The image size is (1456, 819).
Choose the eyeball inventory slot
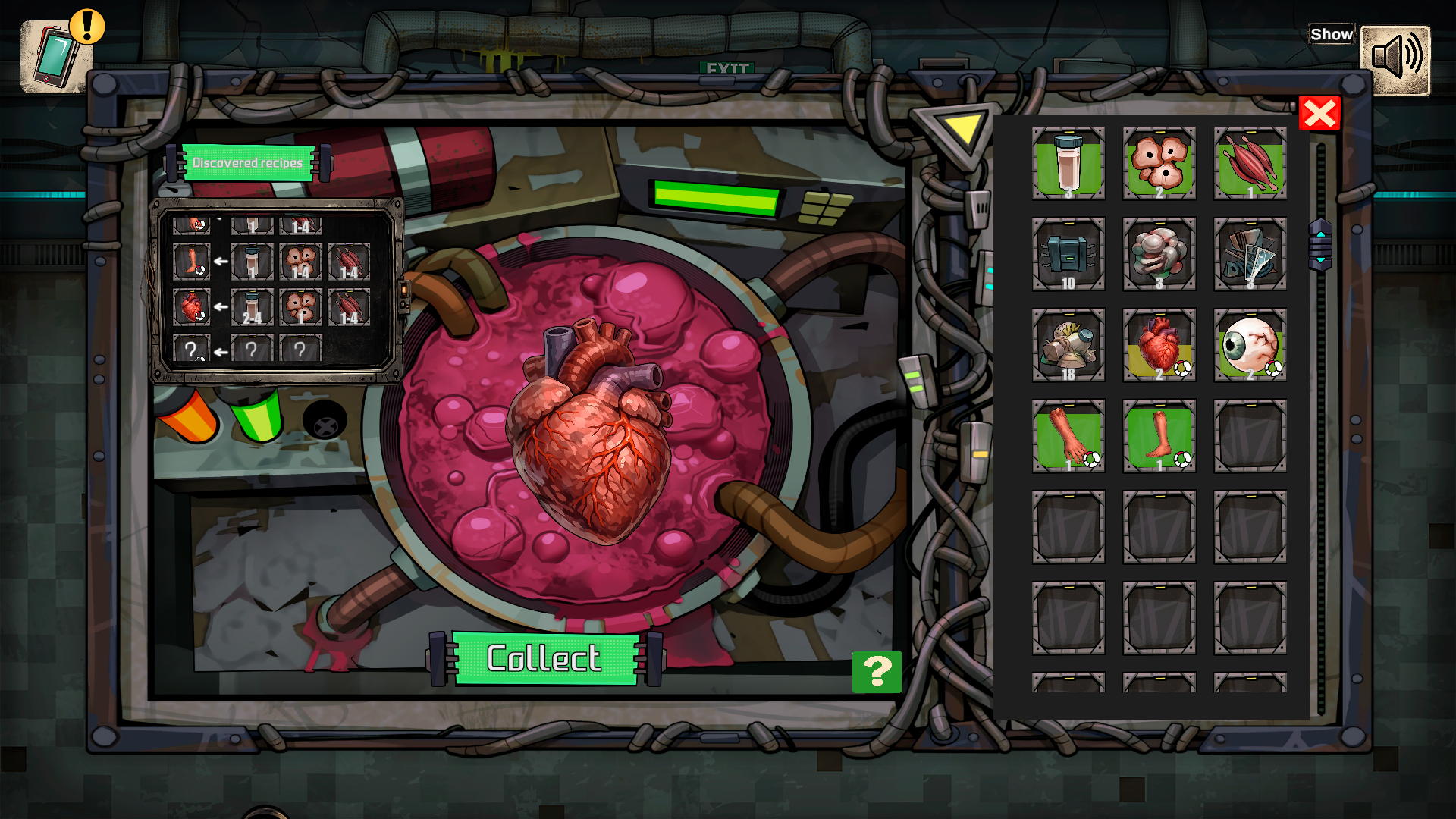click(1250, 345)
